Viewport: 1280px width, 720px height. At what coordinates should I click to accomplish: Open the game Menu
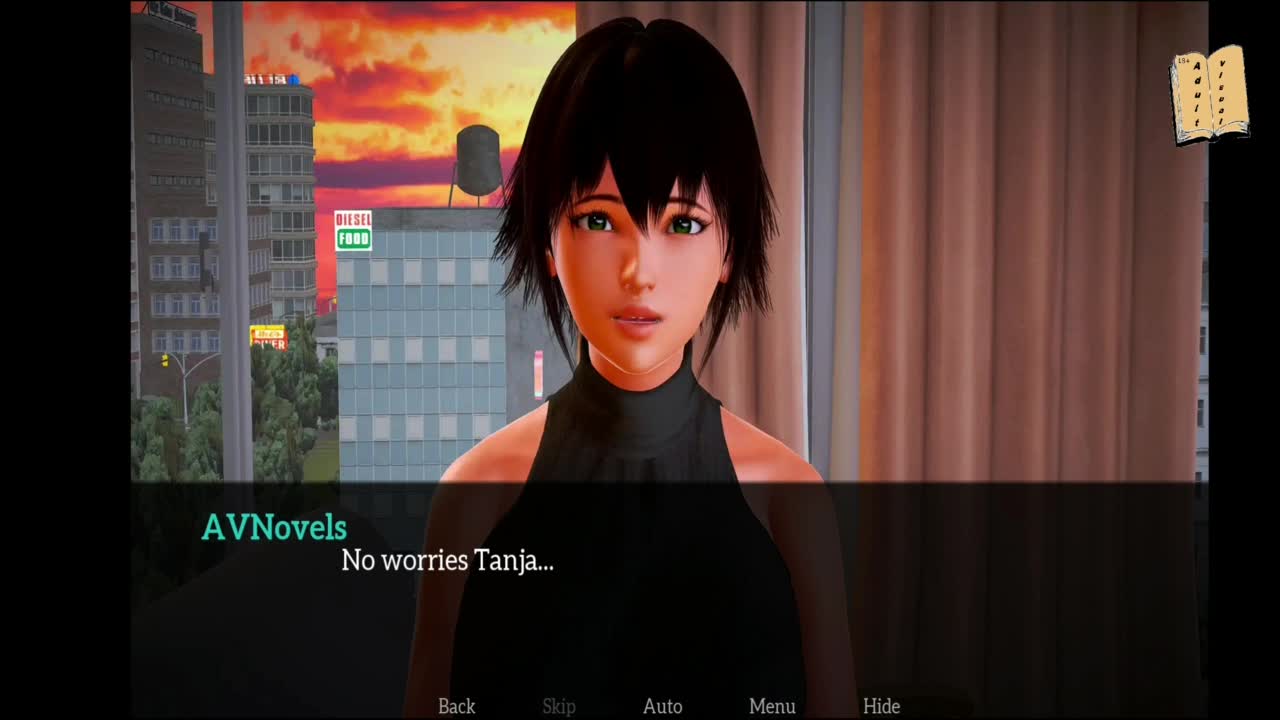coord(772,706)
